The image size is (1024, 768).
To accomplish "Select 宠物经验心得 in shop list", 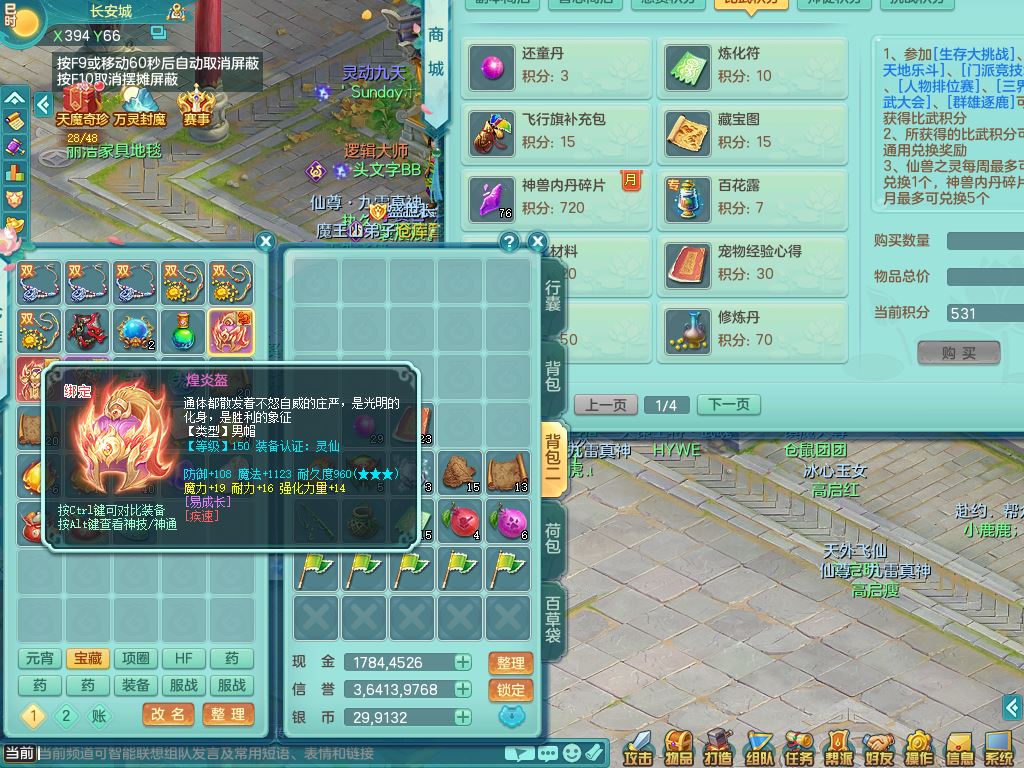I will point(752,264).
